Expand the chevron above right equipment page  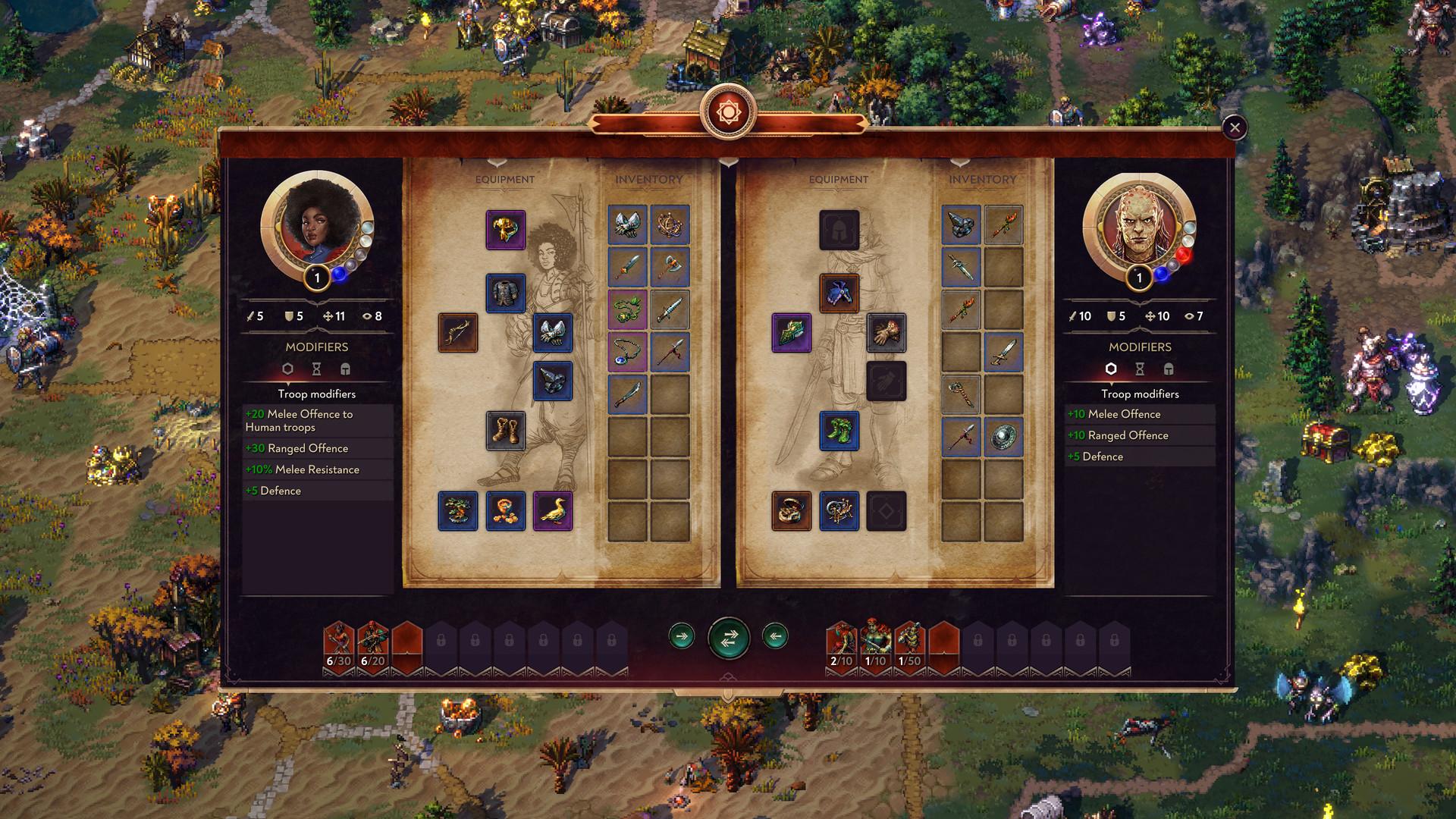pos(730,162)
